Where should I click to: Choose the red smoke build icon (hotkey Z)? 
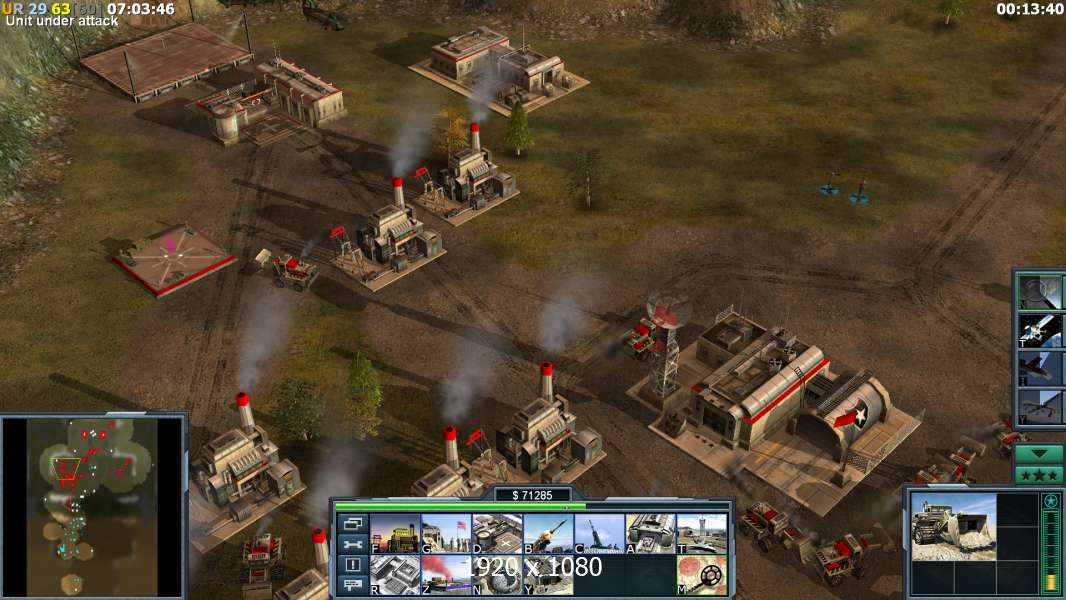[446, 575]
